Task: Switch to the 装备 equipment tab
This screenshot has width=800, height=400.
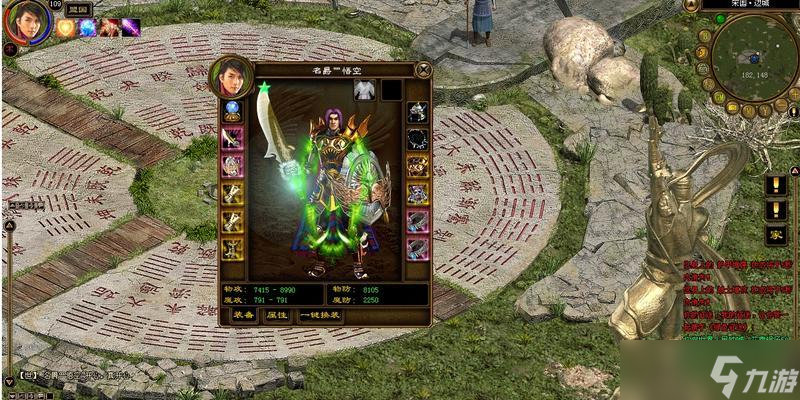Action: tap(243, 314)
